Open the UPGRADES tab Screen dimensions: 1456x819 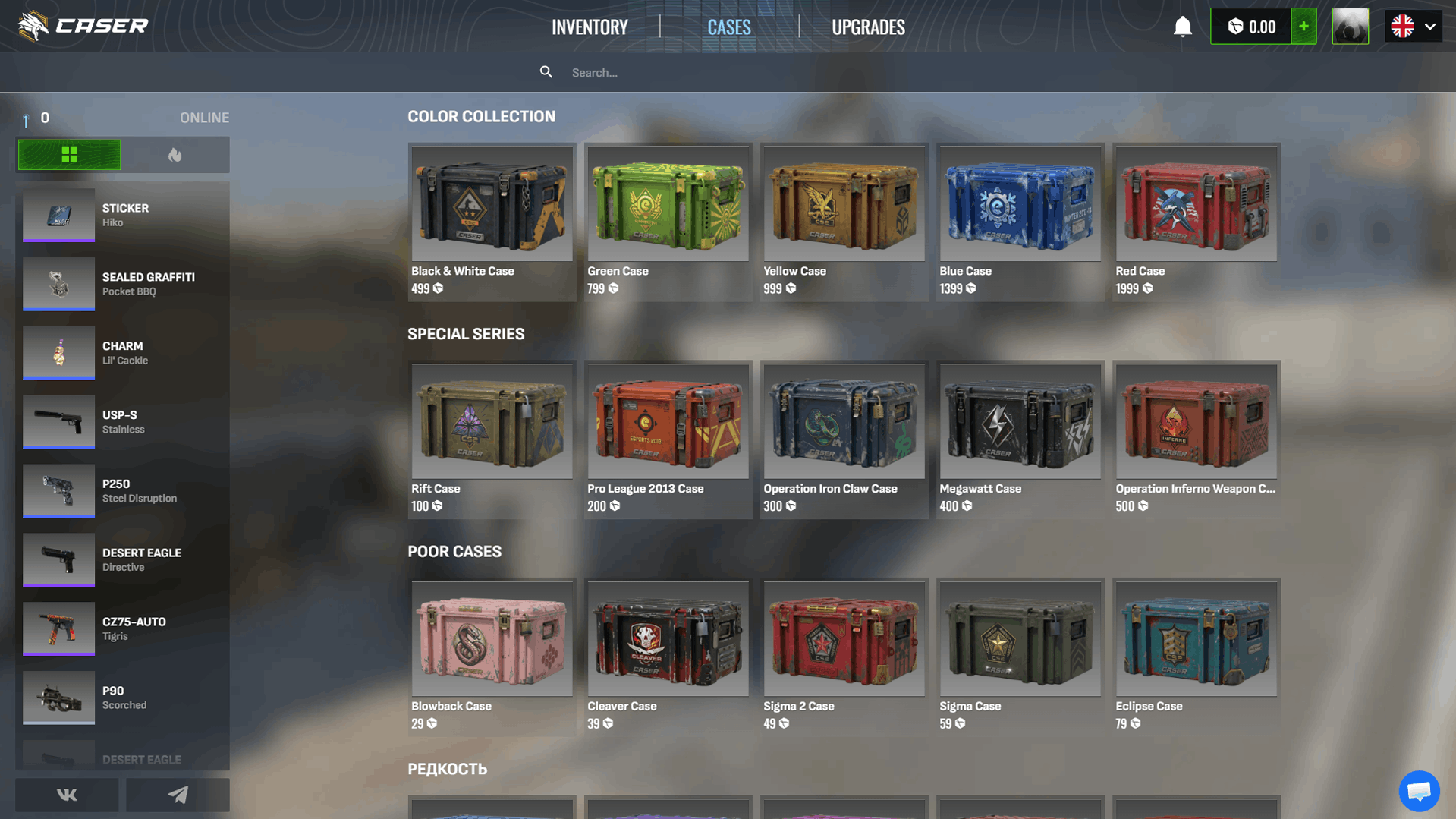click(x=868, y=27)
